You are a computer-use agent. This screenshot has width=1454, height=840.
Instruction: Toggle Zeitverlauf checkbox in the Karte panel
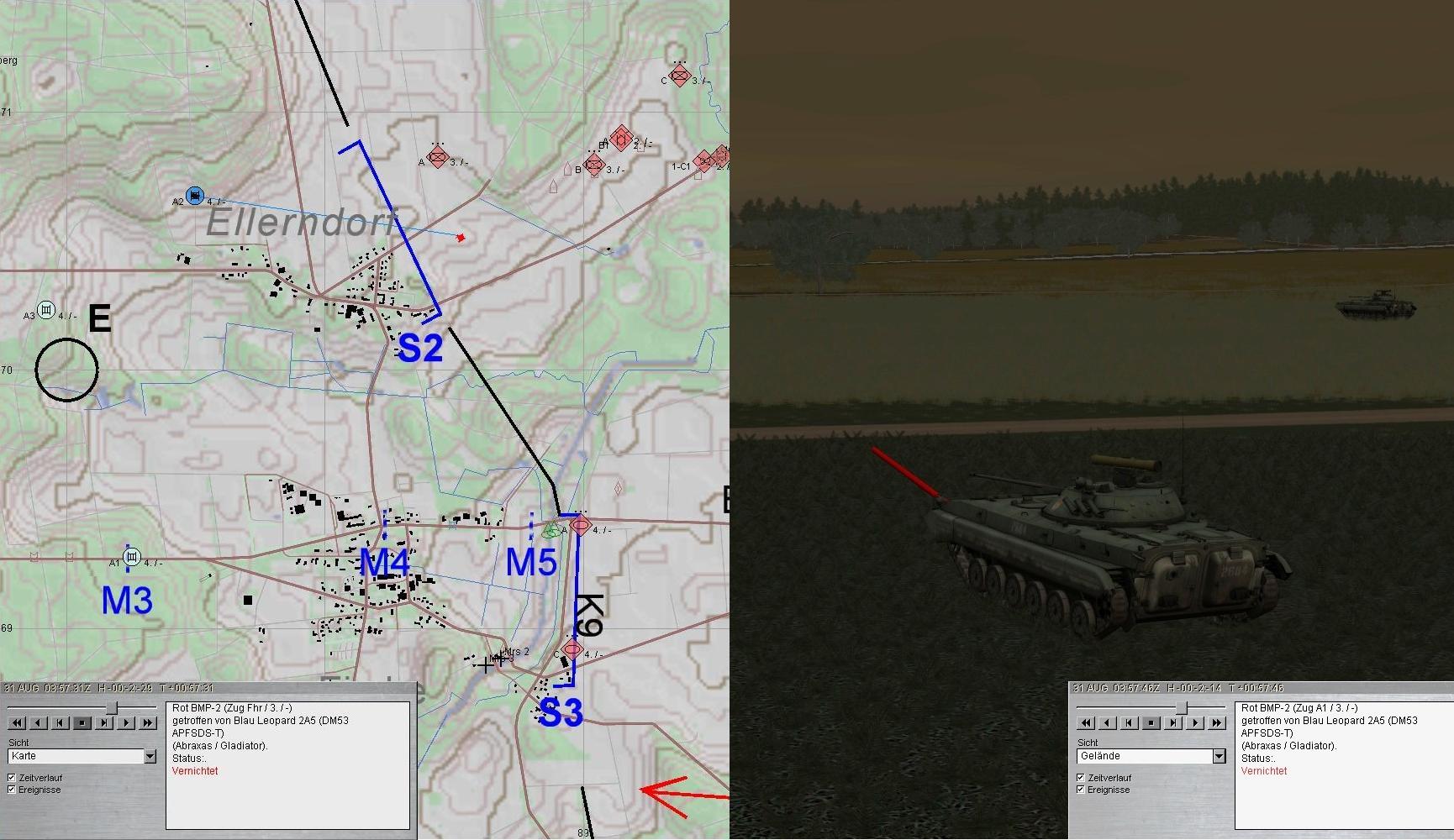[x=12, y=778]
